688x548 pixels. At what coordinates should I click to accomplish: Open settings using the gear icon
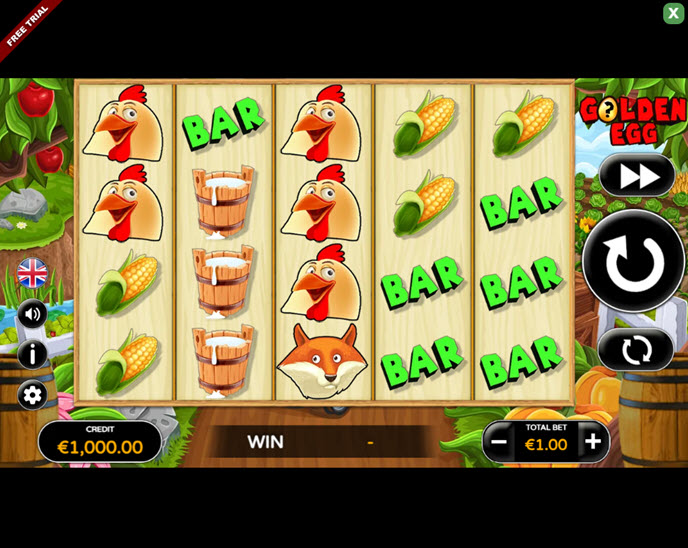32,395
